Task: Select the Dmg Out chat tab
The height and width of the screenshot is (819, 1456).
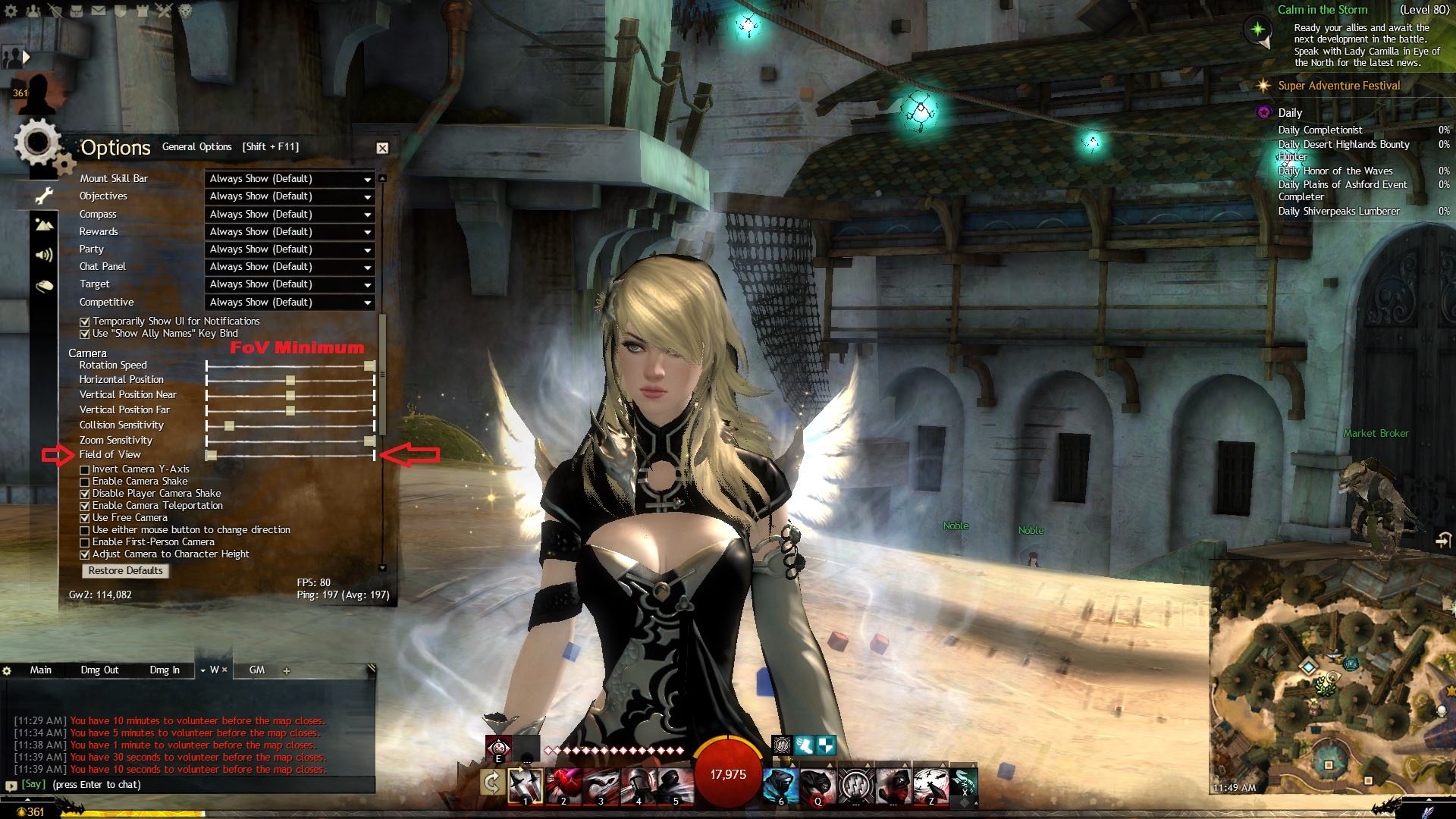Action: (x=99, y=670)
